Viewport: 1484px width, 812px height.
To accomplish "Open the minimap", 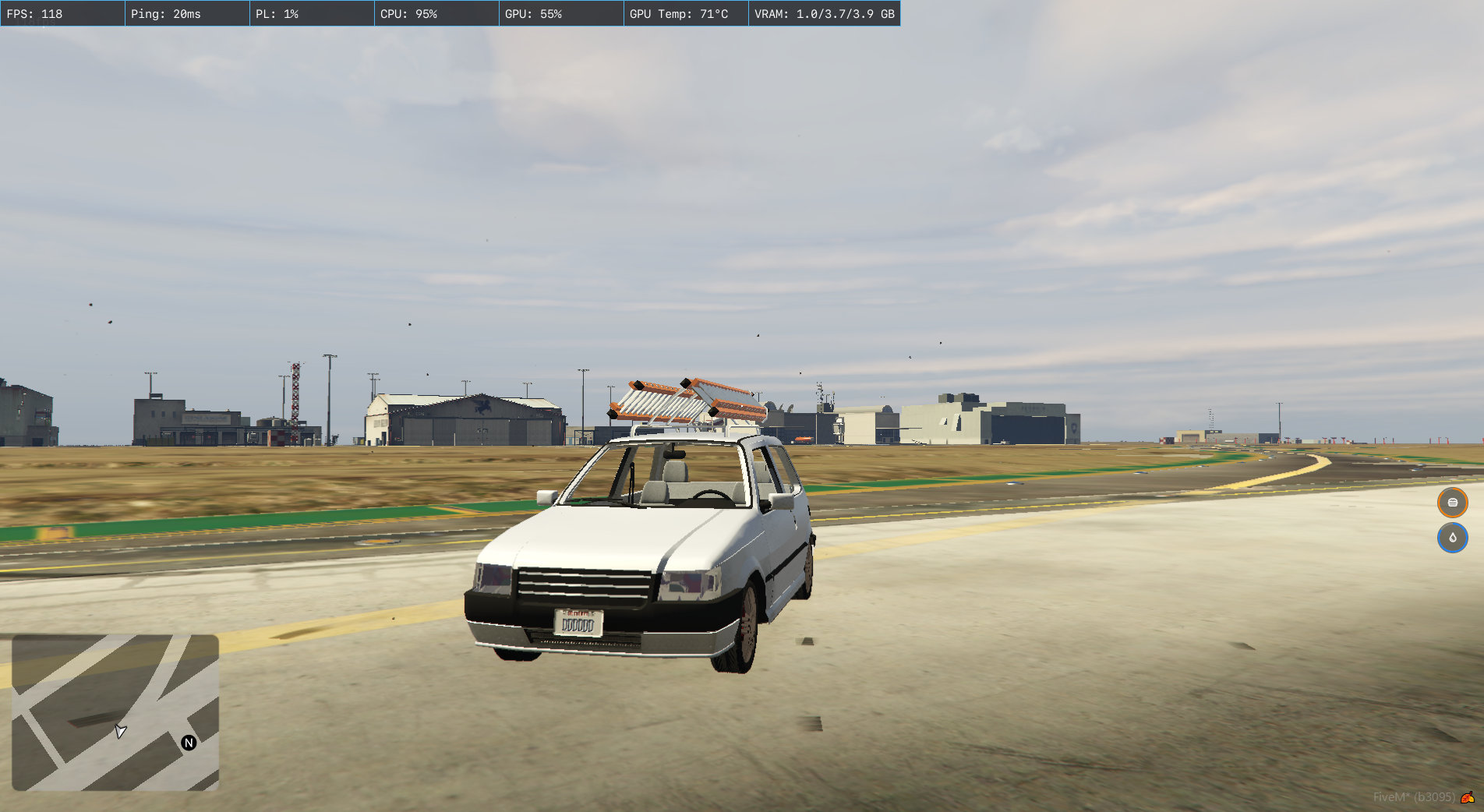I will click(x=115, y=712).
